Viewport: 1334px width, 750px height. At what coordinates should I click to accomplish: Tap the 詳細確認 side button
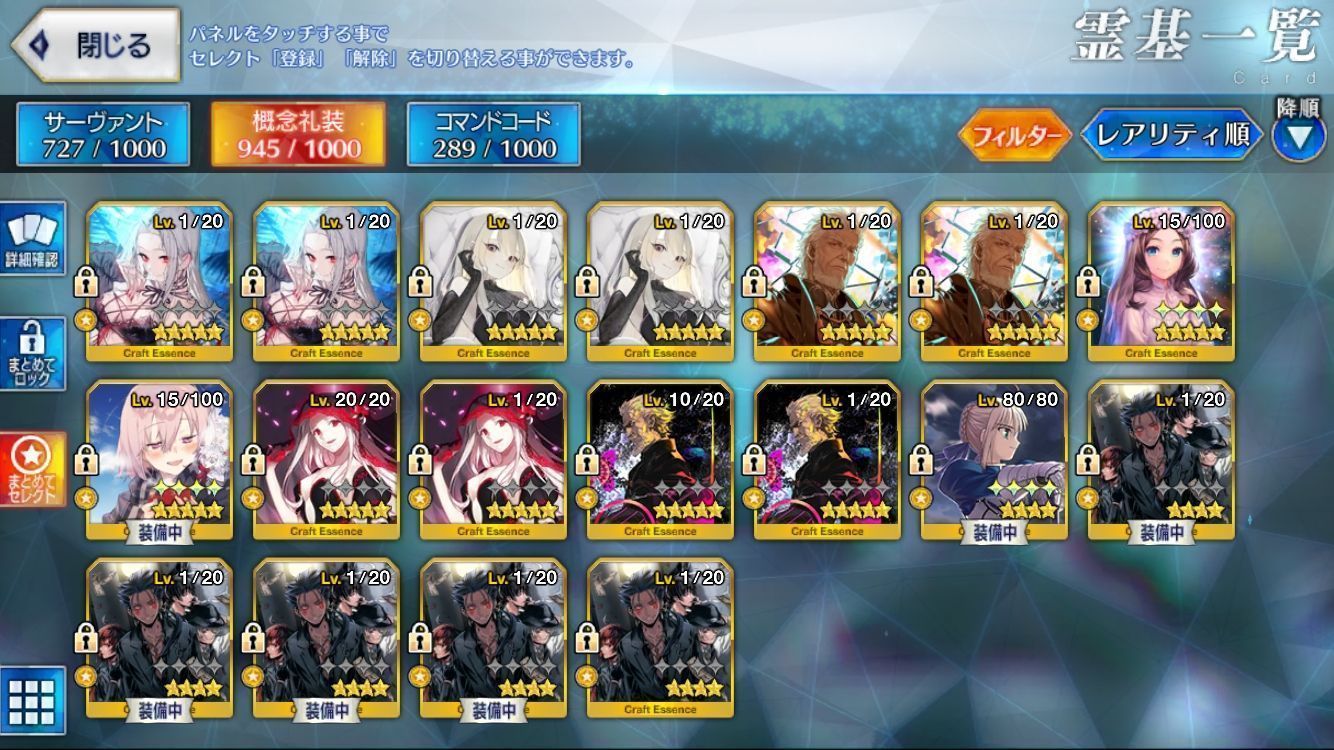(33, 239)
